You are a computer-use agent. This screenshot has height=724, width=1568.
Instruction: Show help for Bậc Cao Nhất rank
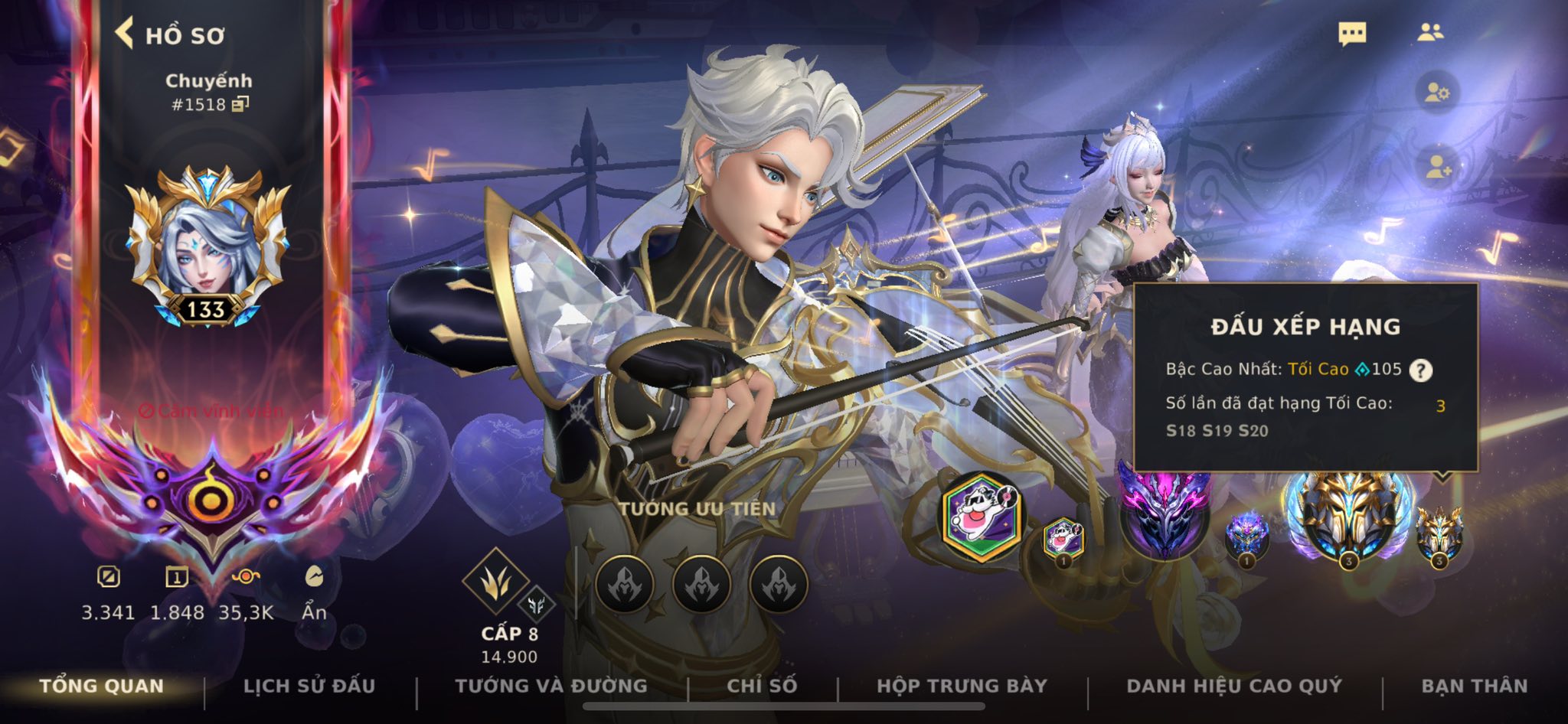[x=1421, y=370]
